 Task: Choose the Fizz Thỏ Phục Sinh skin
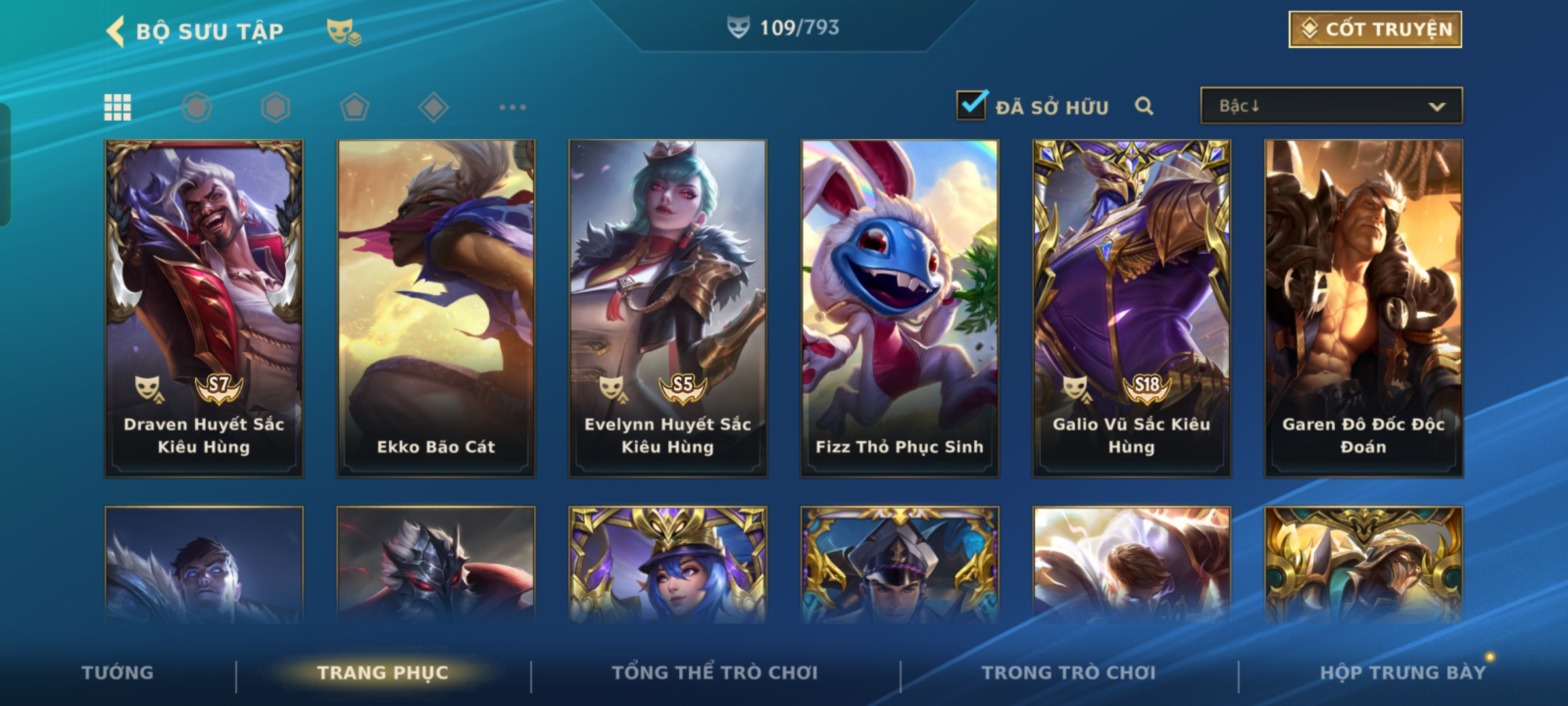900,307
